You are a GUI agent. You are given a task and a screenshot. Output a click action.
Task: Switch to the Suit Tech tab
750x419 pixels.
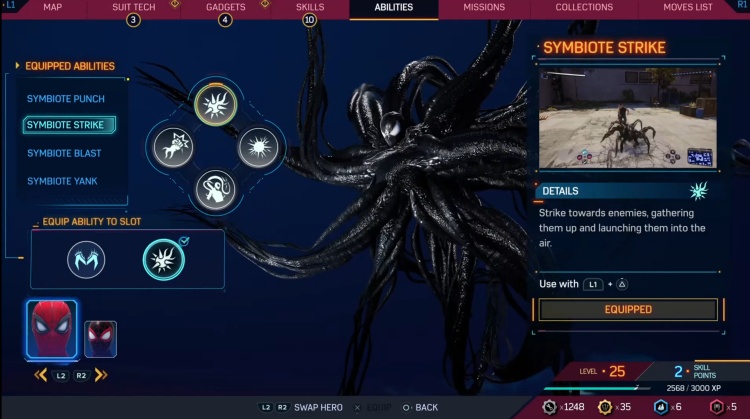pyautogui.click(x=133, y=8)
